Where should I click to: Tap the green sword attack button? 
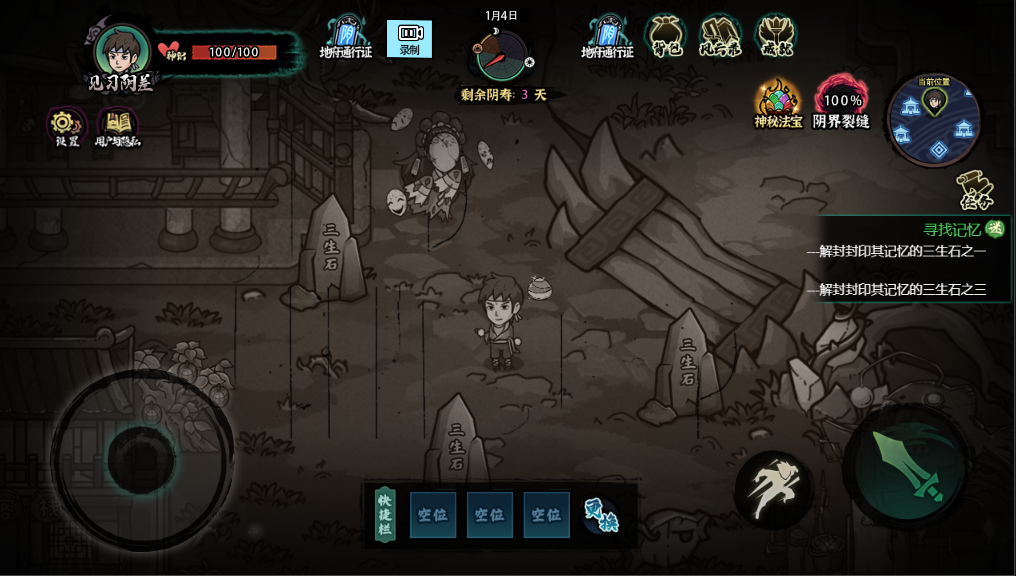pos(906,467)
